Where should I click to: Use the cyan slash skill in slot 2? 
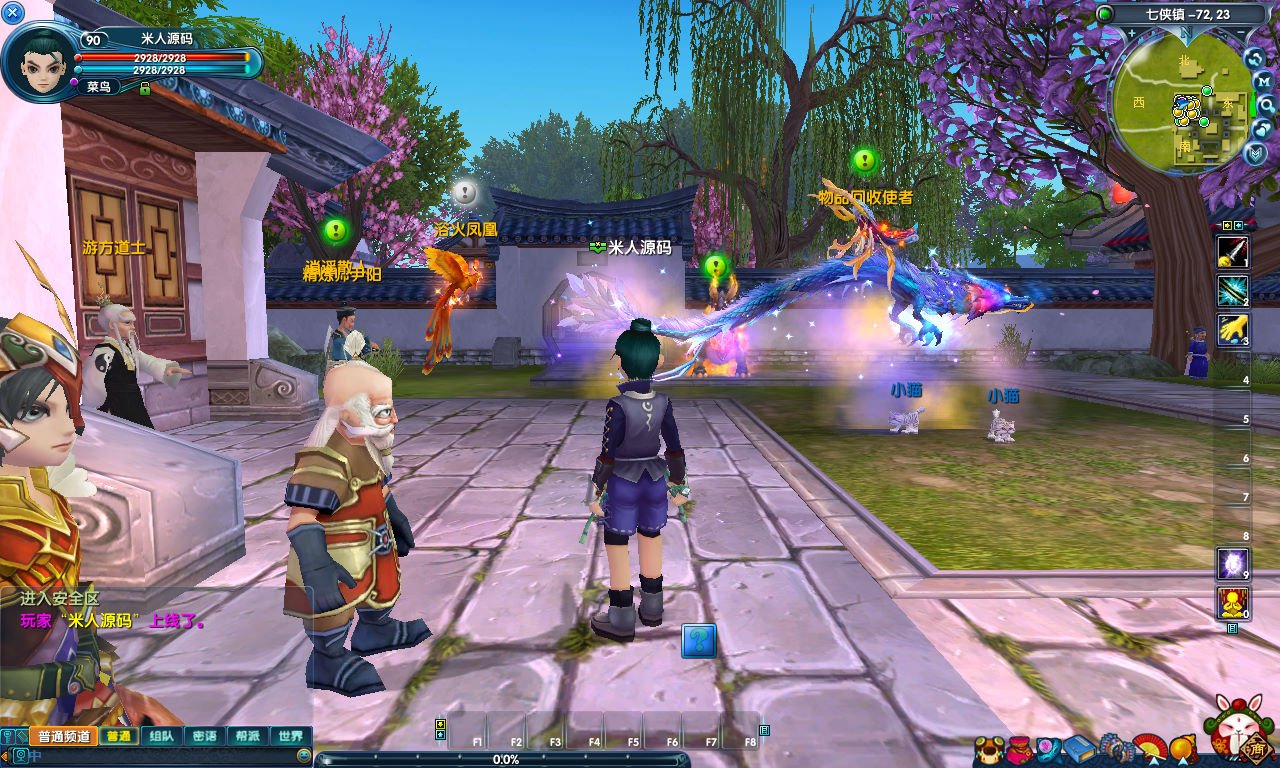[1232, 291]
